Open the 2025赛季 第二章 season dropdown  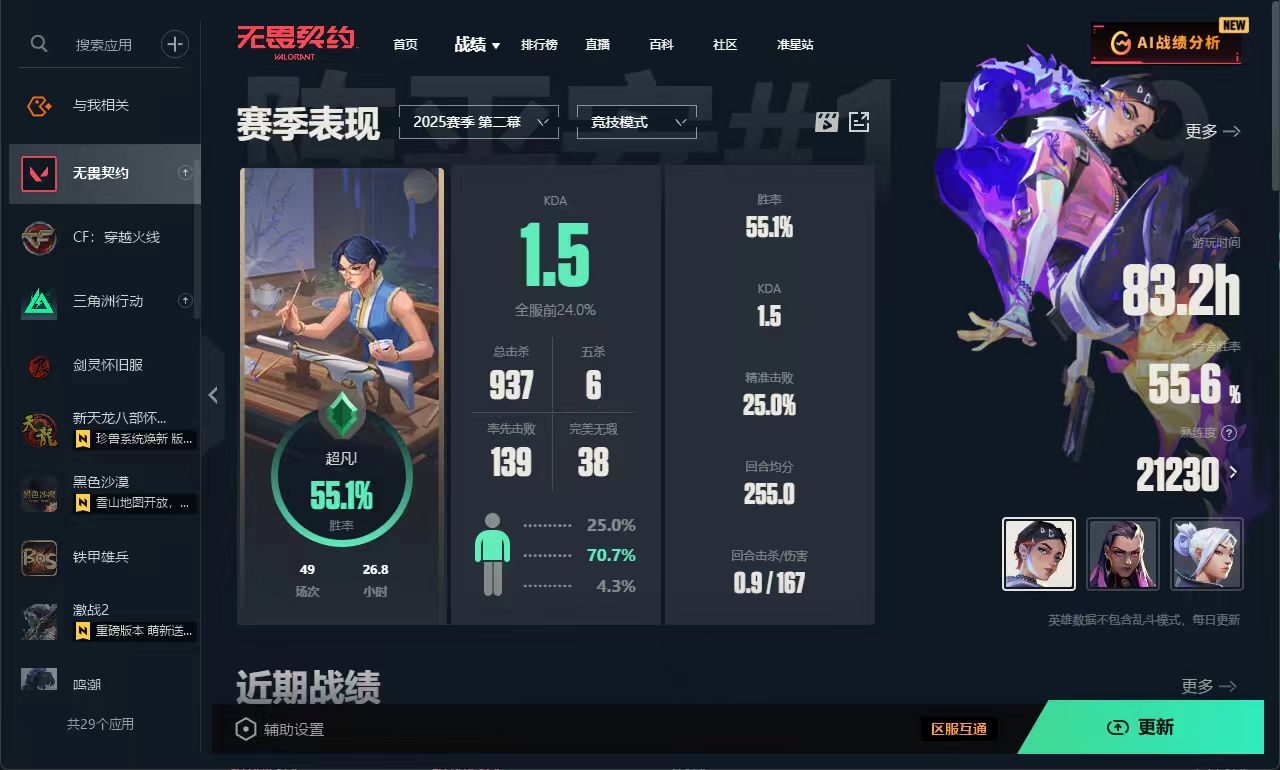pyautogui.click(x=478, y=122)
